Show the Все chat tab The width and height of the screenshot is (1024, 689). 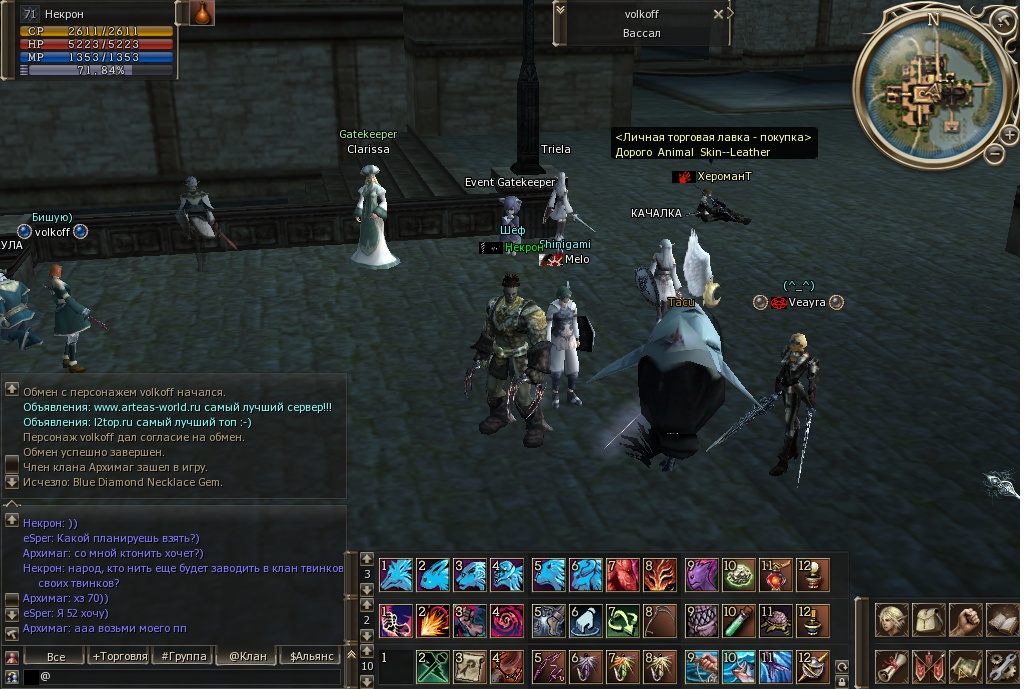56,656
